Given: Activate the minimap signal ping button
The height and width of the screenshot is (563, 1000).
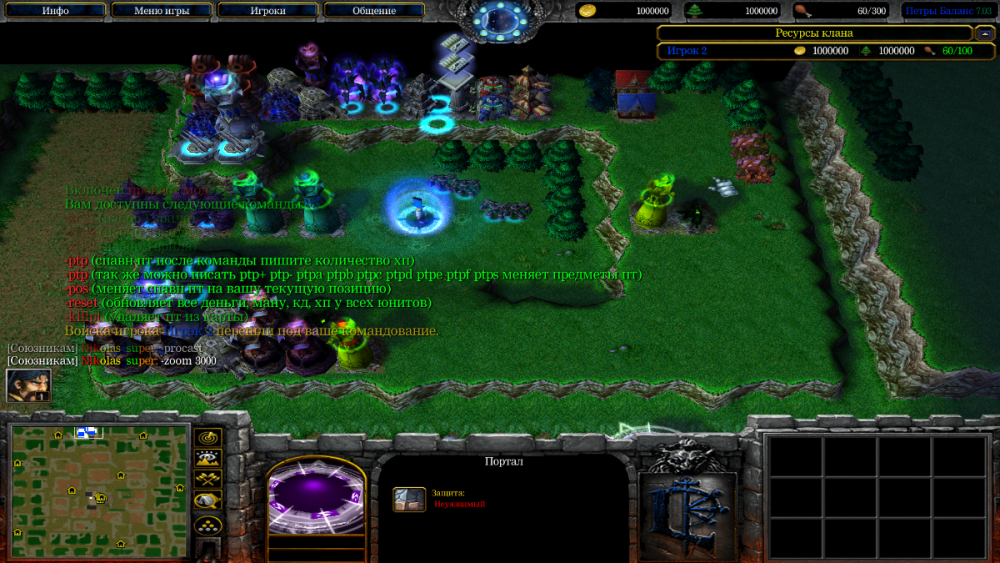Looking at the screenshot, I should point(208,438).
